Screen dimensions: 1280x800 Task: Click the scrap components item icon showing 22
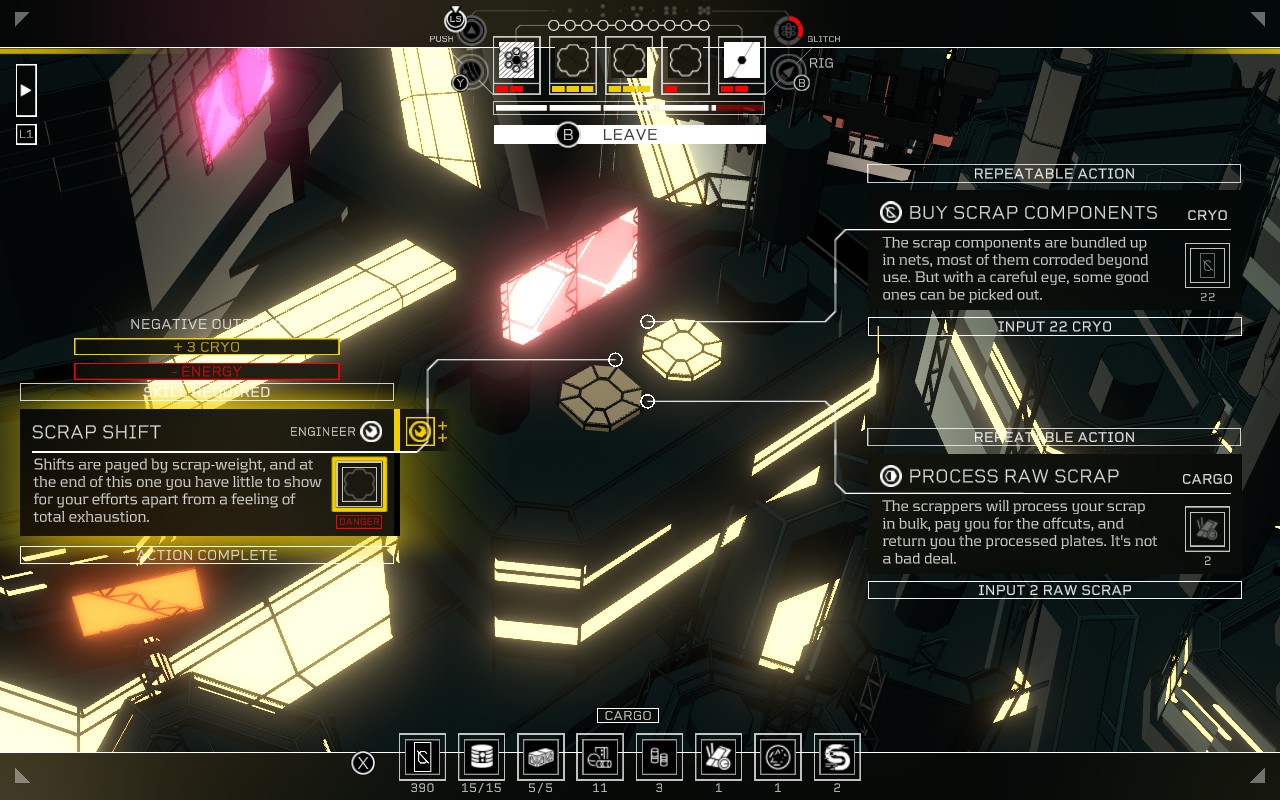1207,265
